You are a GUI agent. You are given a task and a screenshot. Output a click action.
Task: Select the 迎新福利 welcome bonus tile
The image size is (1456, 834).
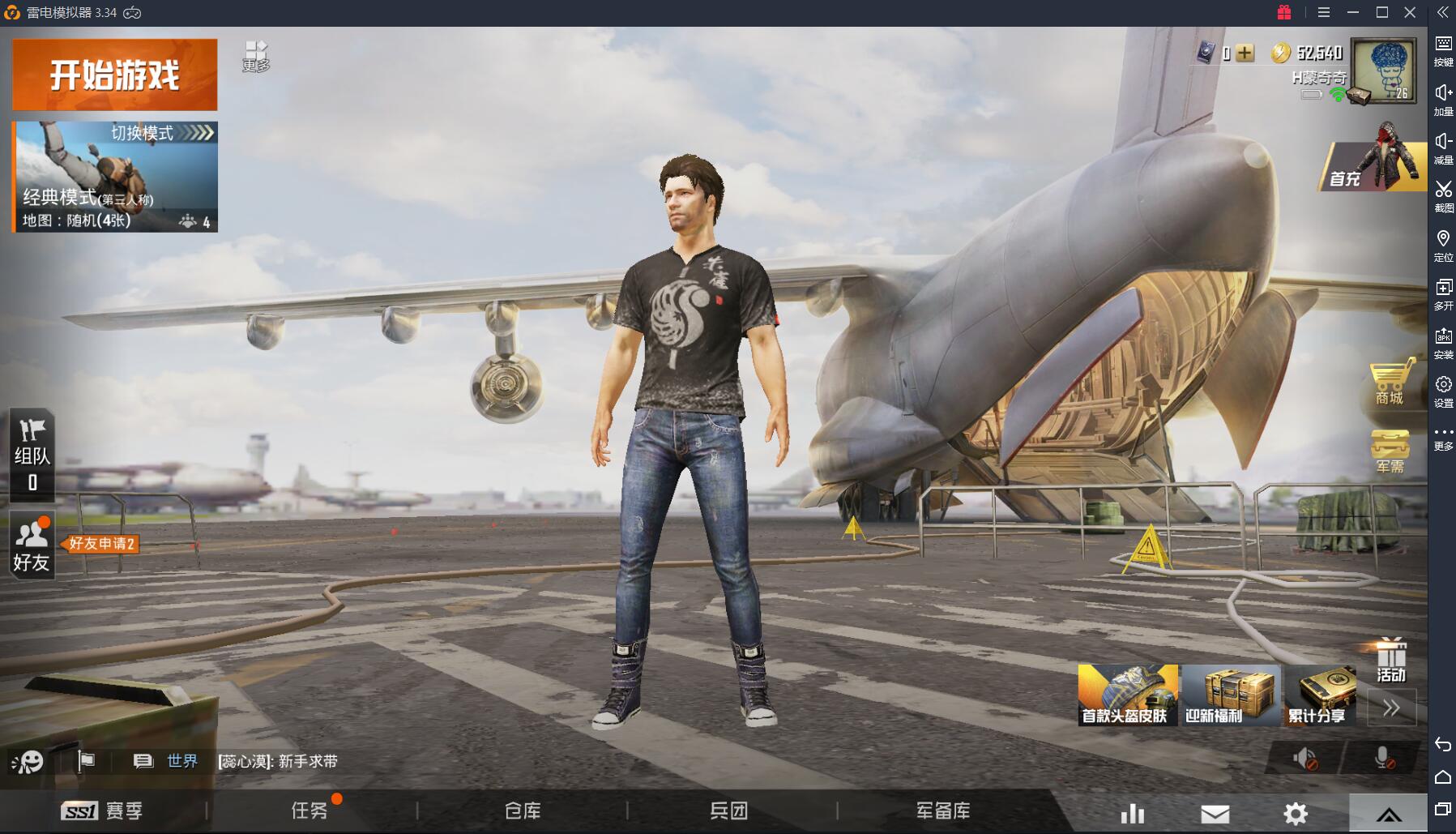coord(1230,695)
